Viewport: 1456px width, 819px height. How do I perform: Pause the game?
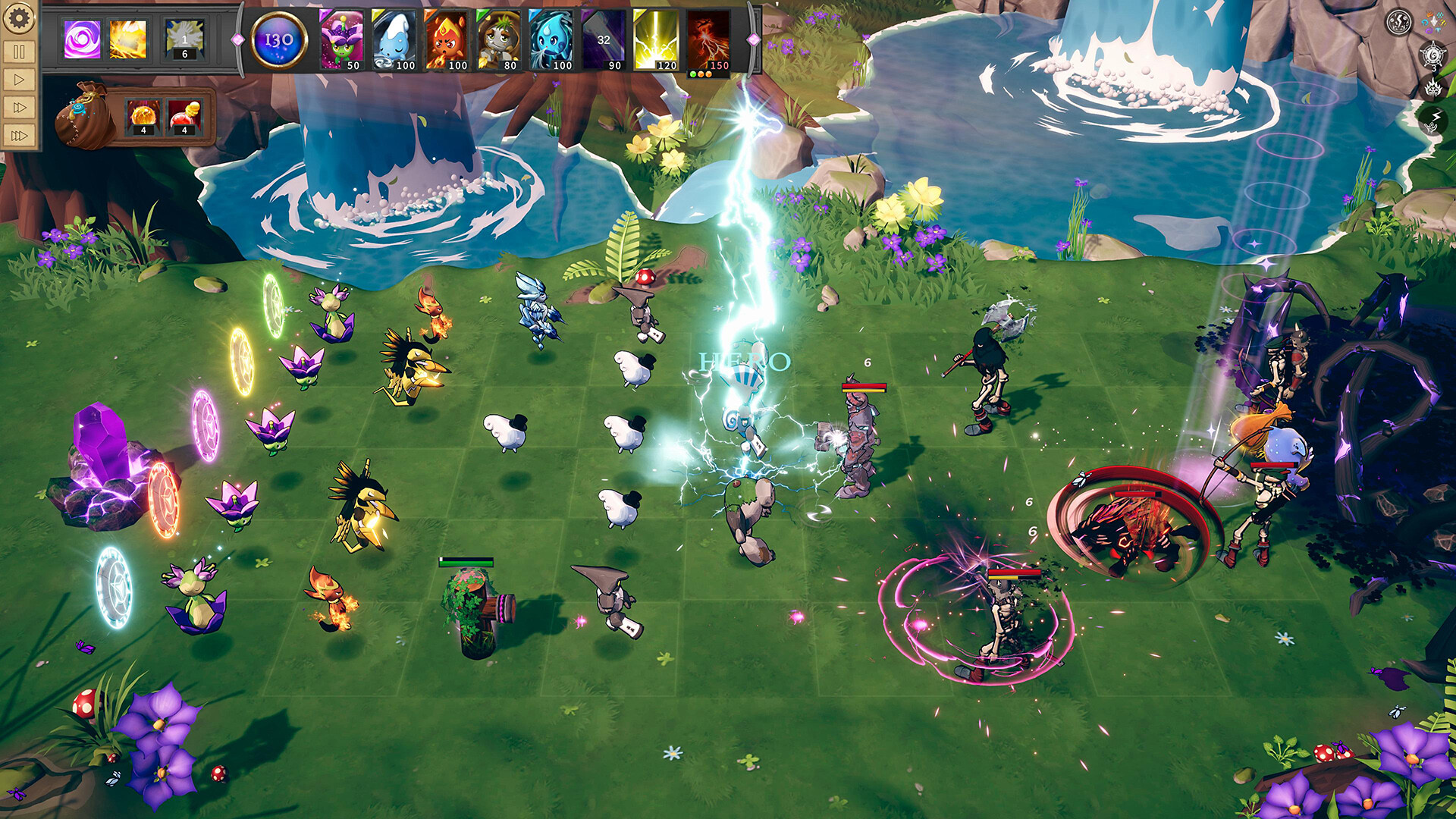pyautogui.click(x=19, y=52)
